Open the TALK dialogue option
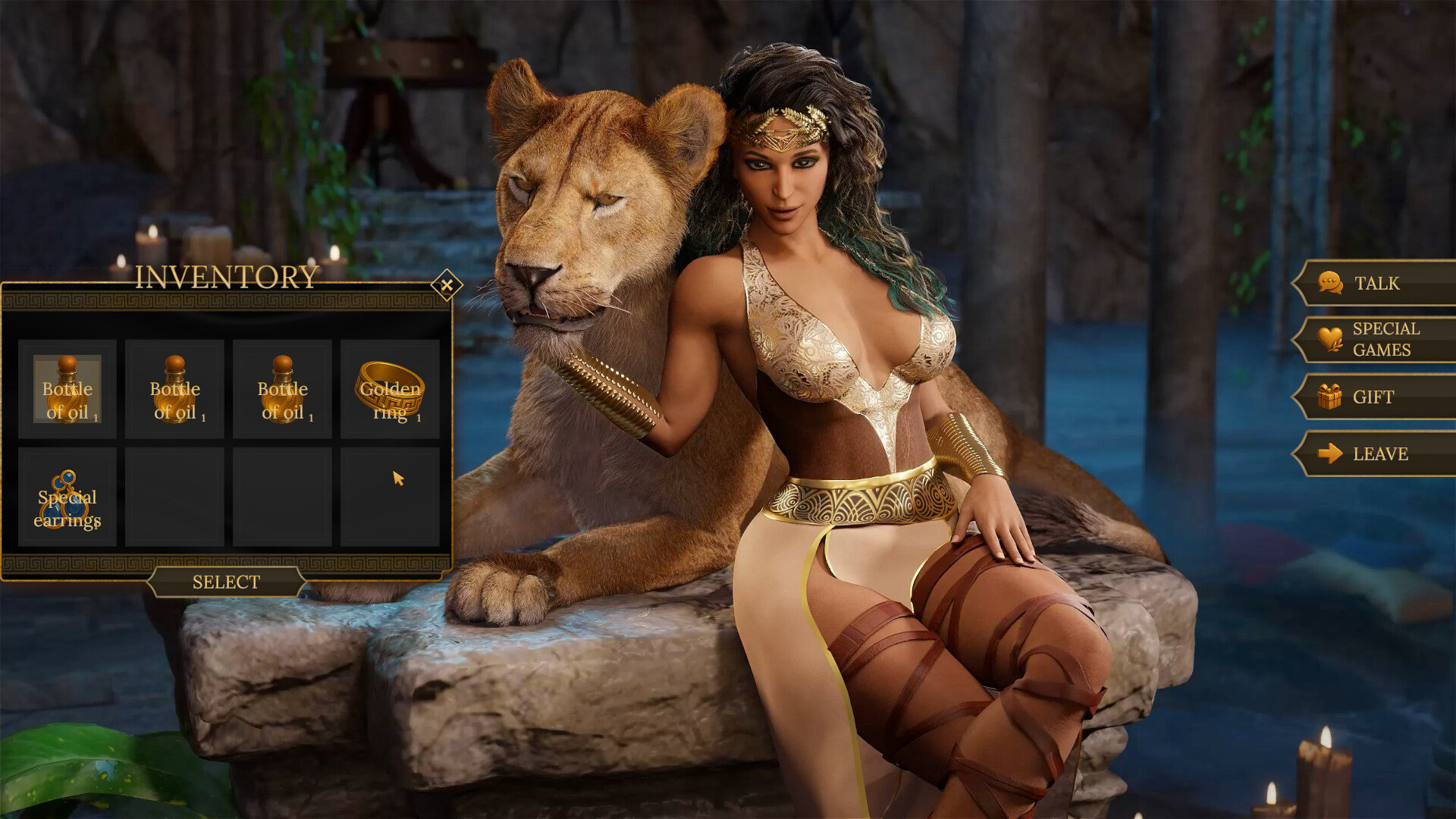 pyautogui.click(x=1379, y=283)
